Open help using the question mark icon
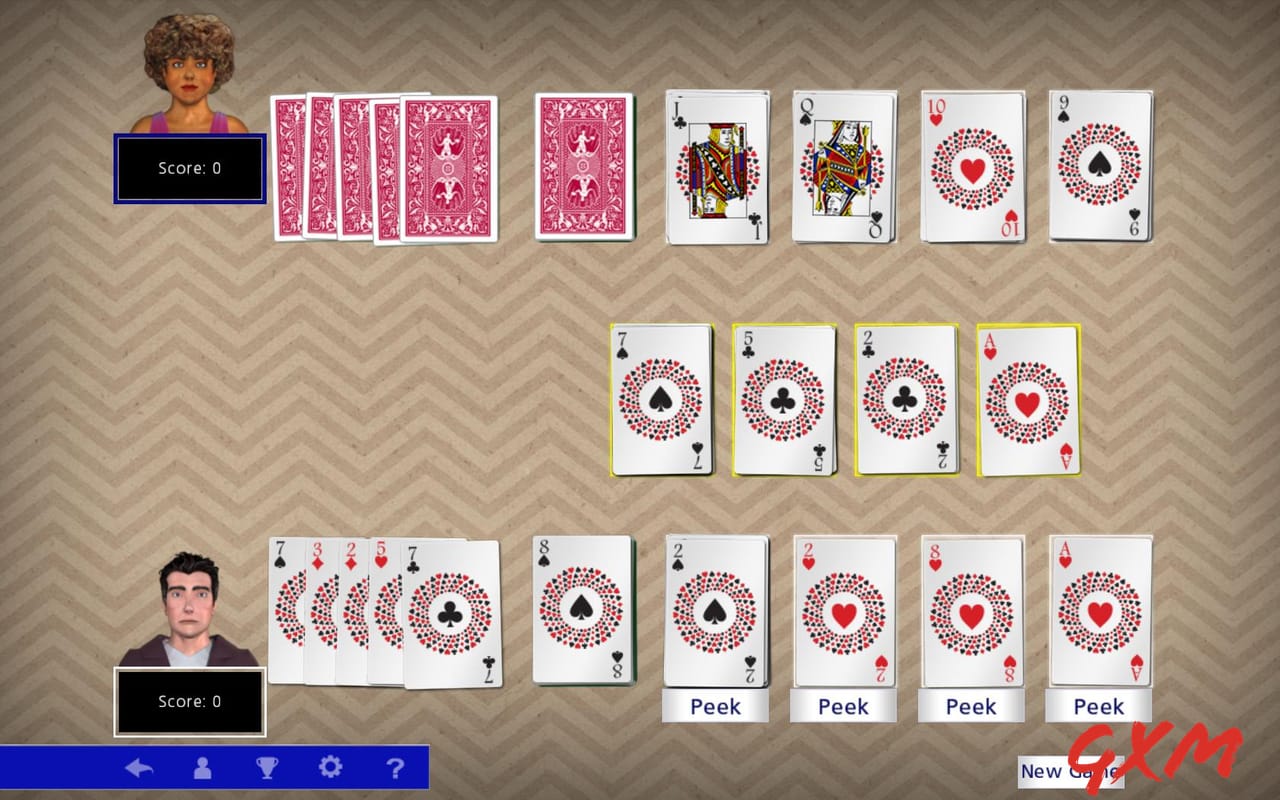The width and height of the screenshot is (1280, 800). pos(395,768)
